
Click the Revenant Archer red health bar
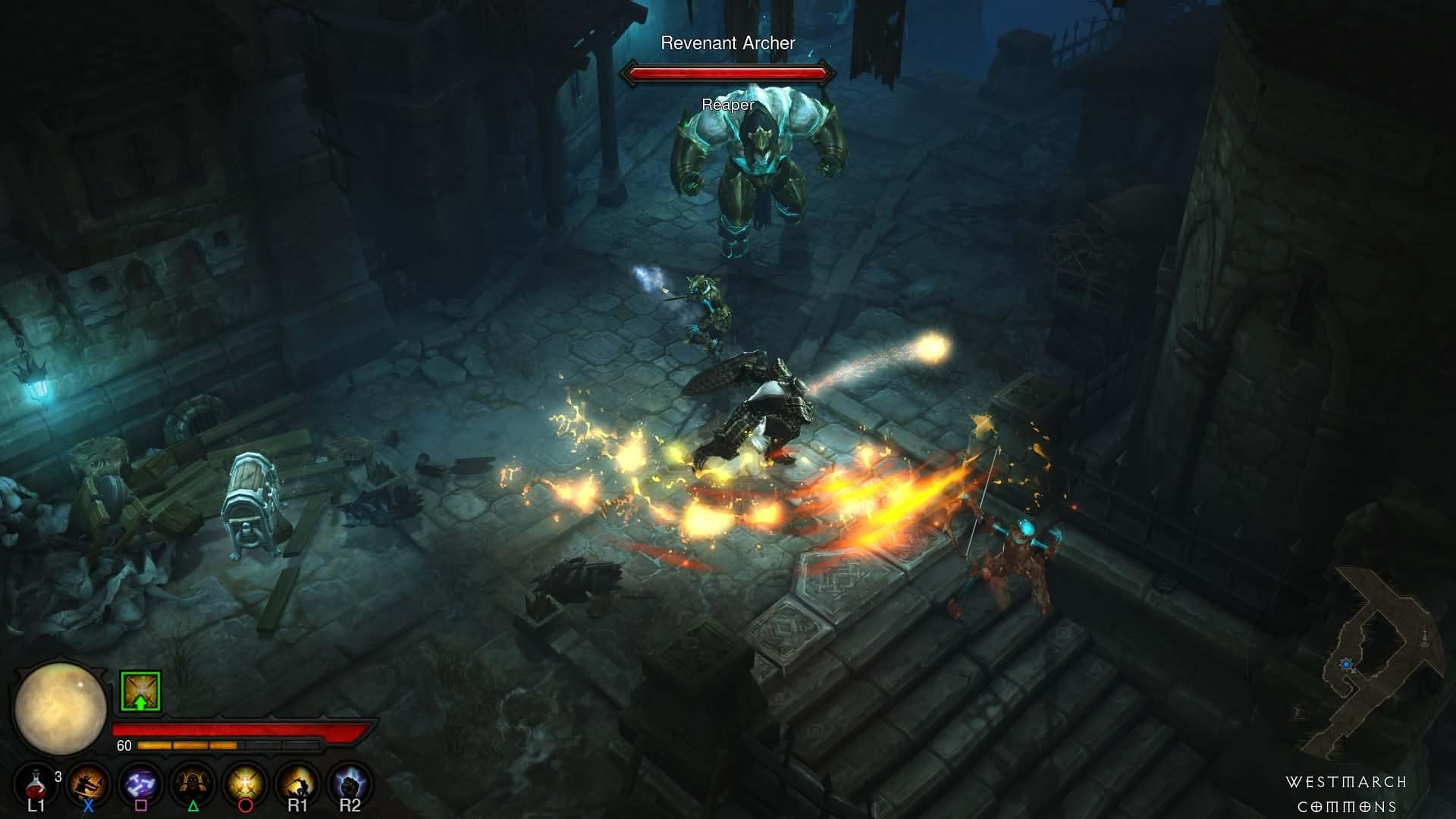728,74
